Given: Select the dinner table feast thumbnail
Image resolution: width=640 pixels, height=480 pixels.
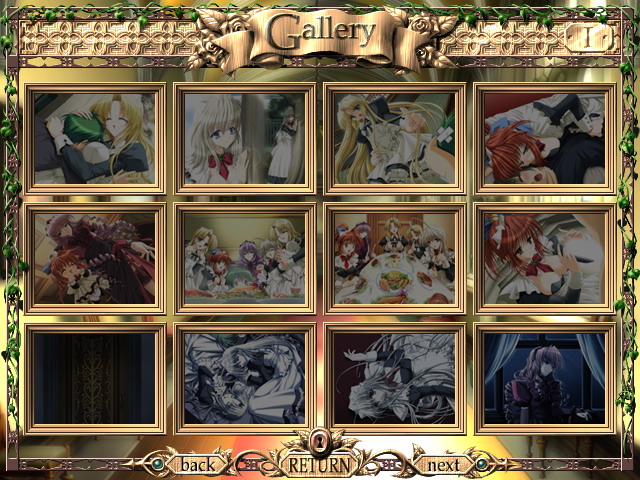Looking at the screenshot, I should 395,258.
